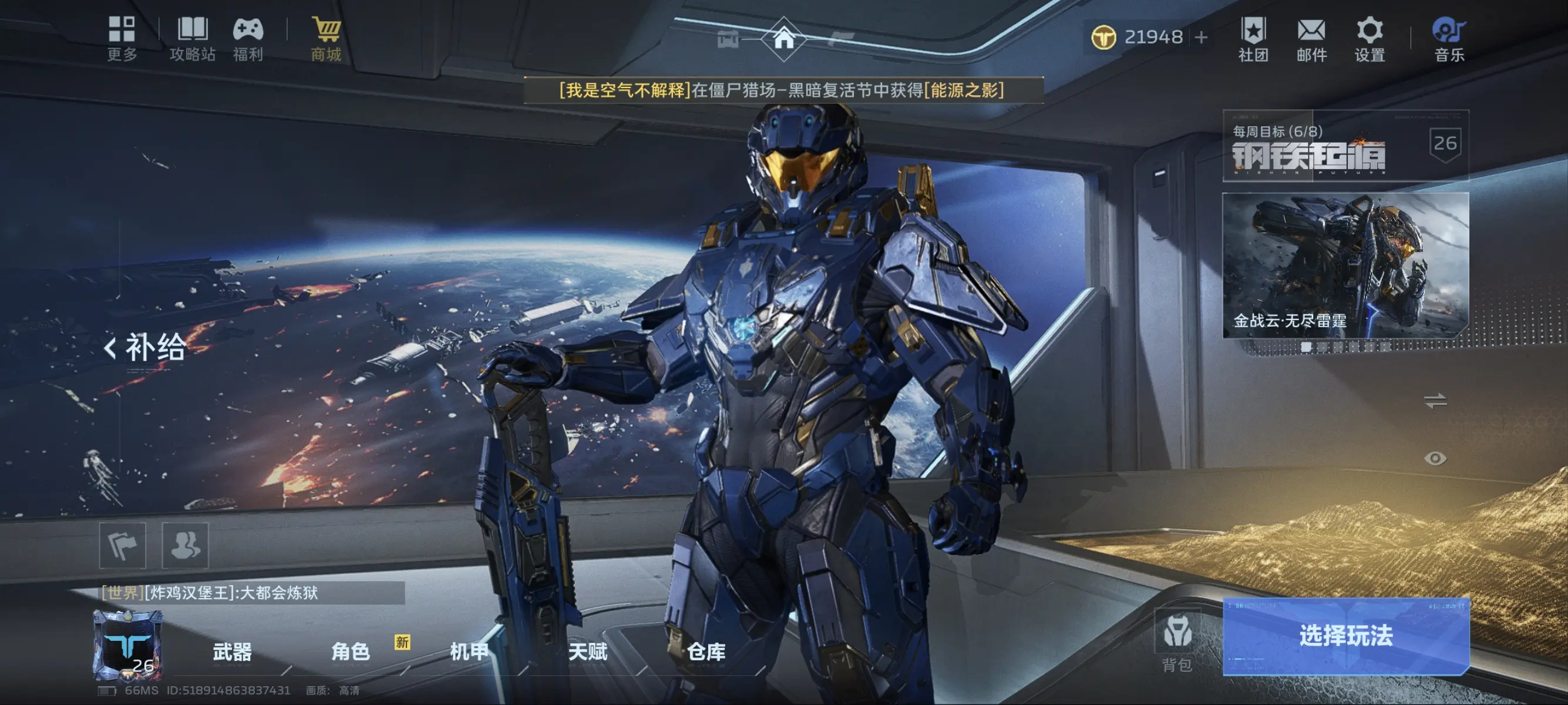The width and height of the screenshot is (1568, 705).
Task: Check 邮件 mail inbox
Action: (x=1312, y=38)
